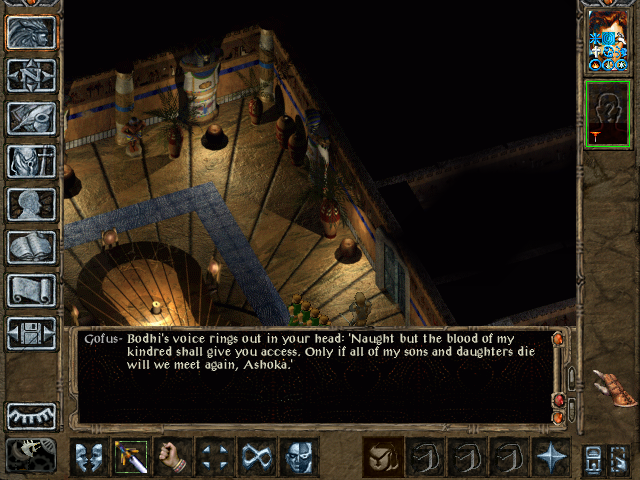
Task: Select the two-masks talk action
Action: (87, 457)
